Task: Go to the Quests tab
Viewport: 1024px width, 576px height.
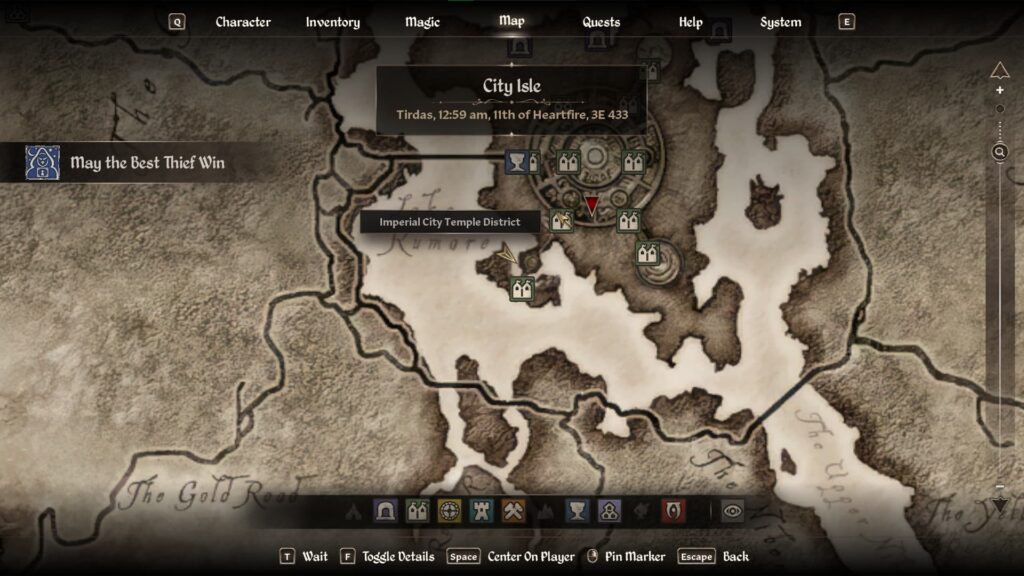Action: click(601, 22)
